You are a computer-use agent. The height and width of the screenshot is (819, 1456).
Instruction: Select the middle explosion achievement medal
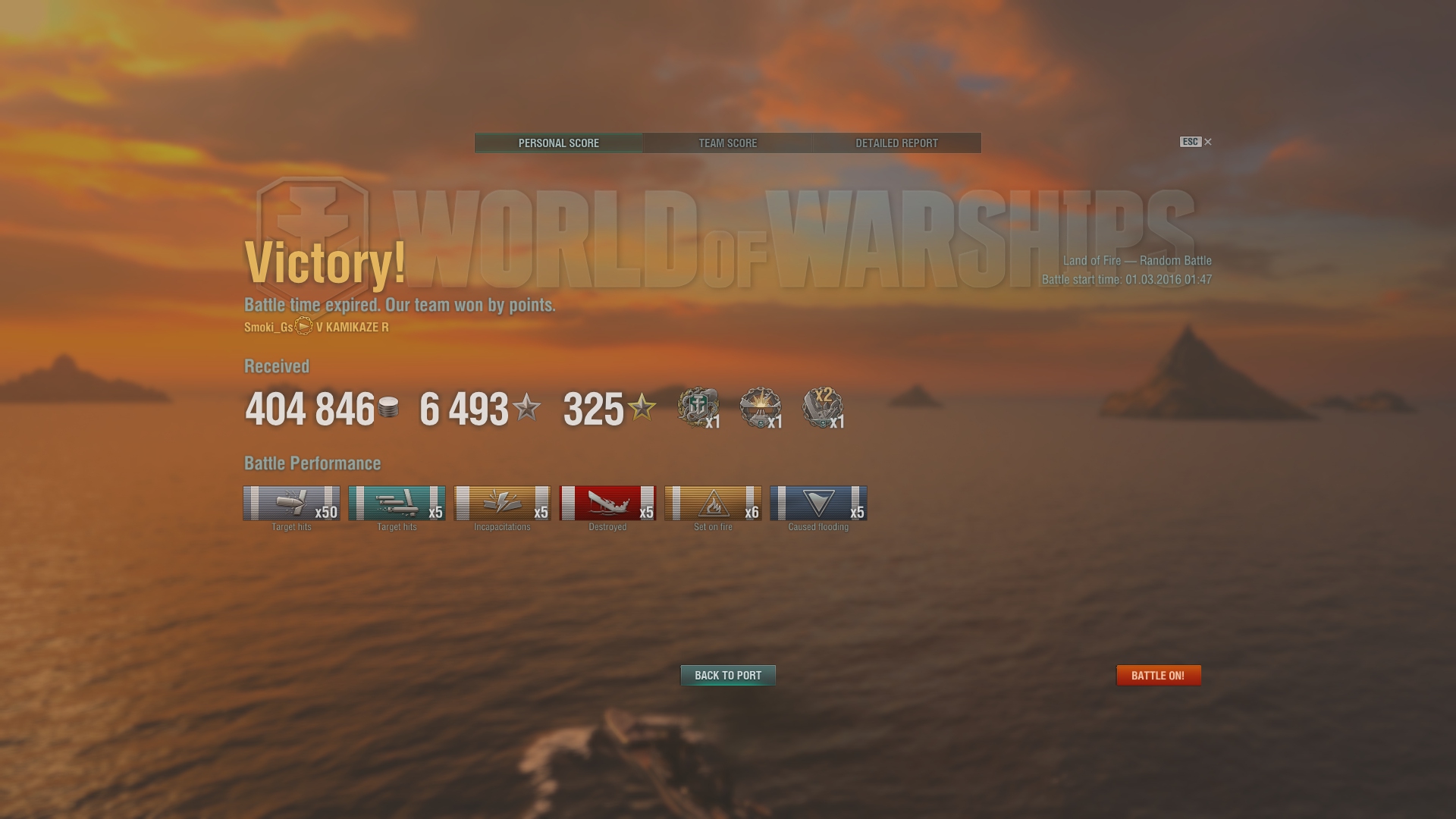(760, 407)
